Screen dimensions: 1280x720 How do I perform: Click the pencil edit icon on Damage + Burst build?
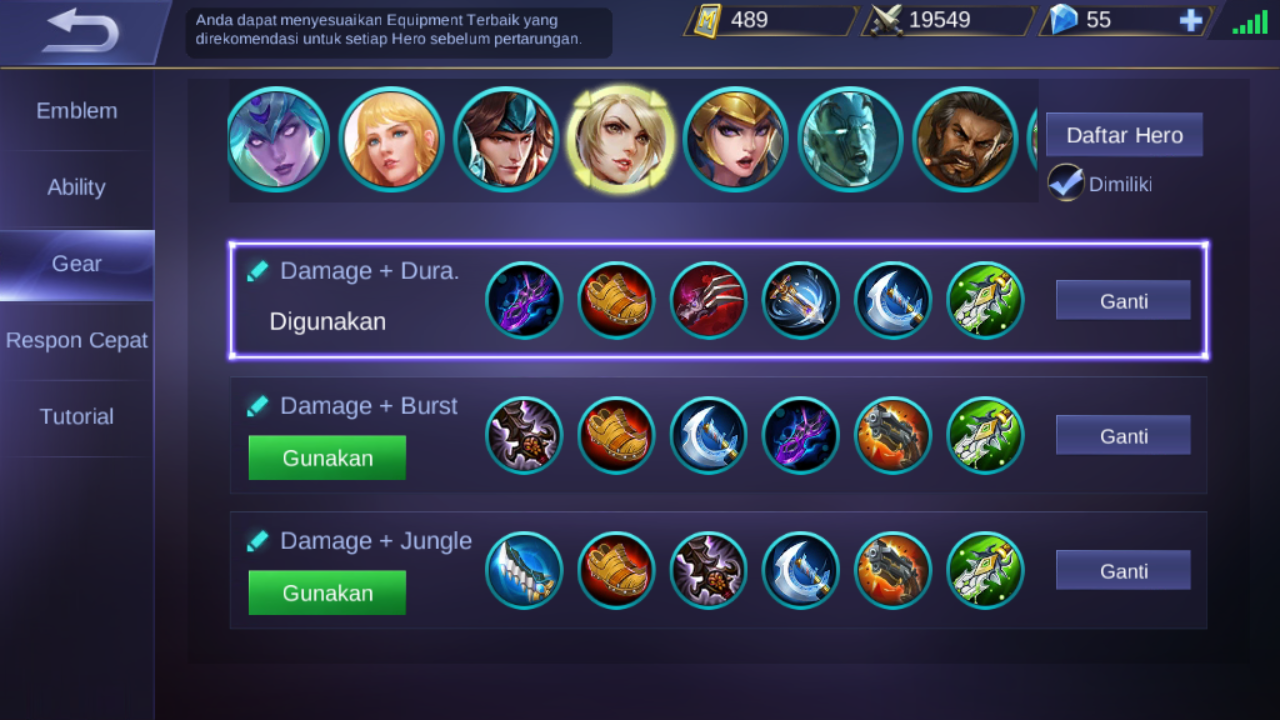(x=258, y=405)
